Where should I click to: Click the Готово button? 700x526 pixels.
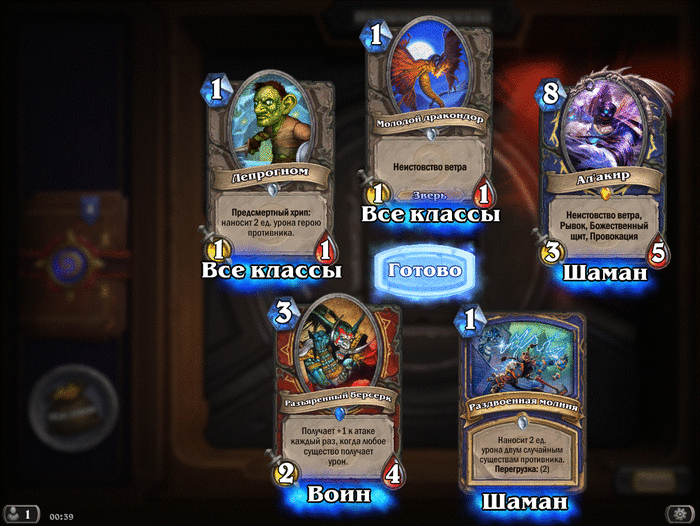(424, 270)
